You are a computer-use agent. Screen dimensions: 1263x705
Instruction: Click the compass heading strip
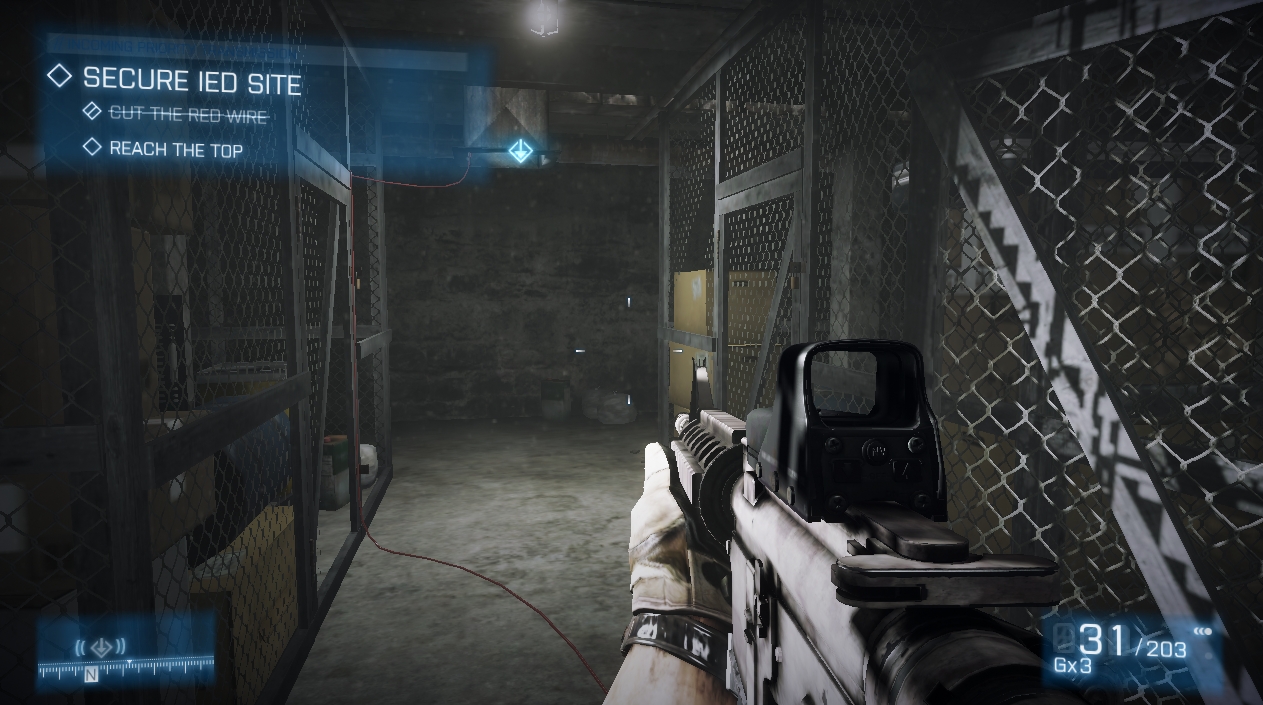pos(126,666)
